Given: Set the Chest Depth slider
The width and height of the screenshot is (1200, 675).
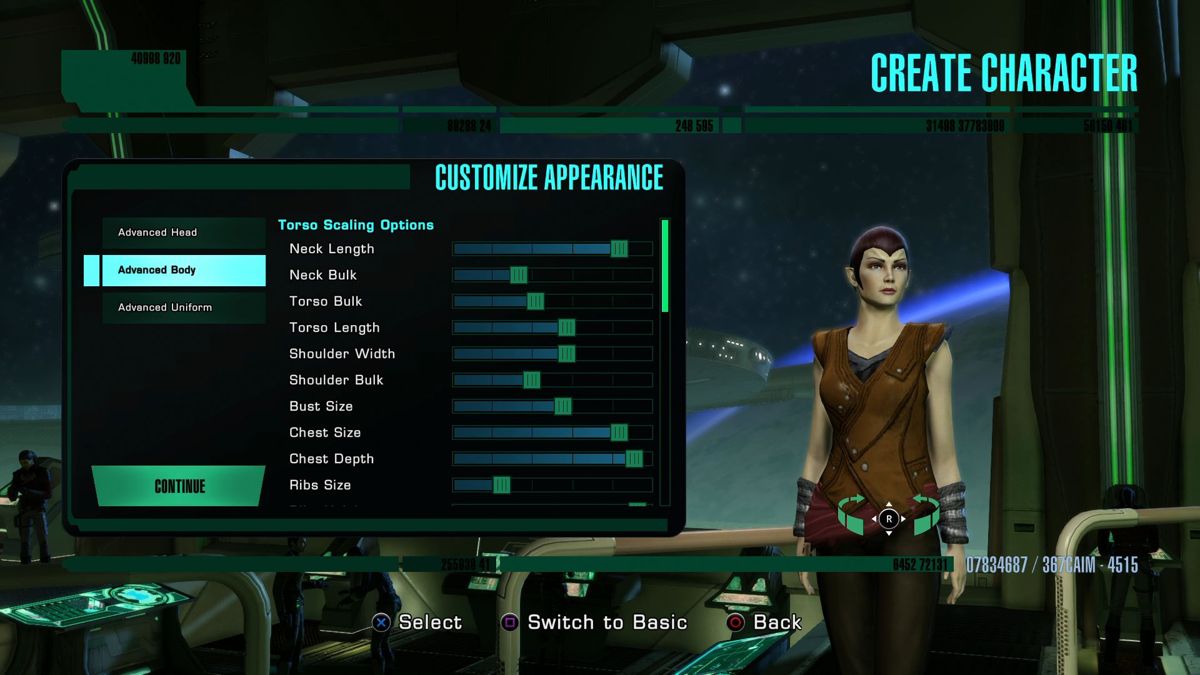Looking at the screenshot, I should click(634, 459).
